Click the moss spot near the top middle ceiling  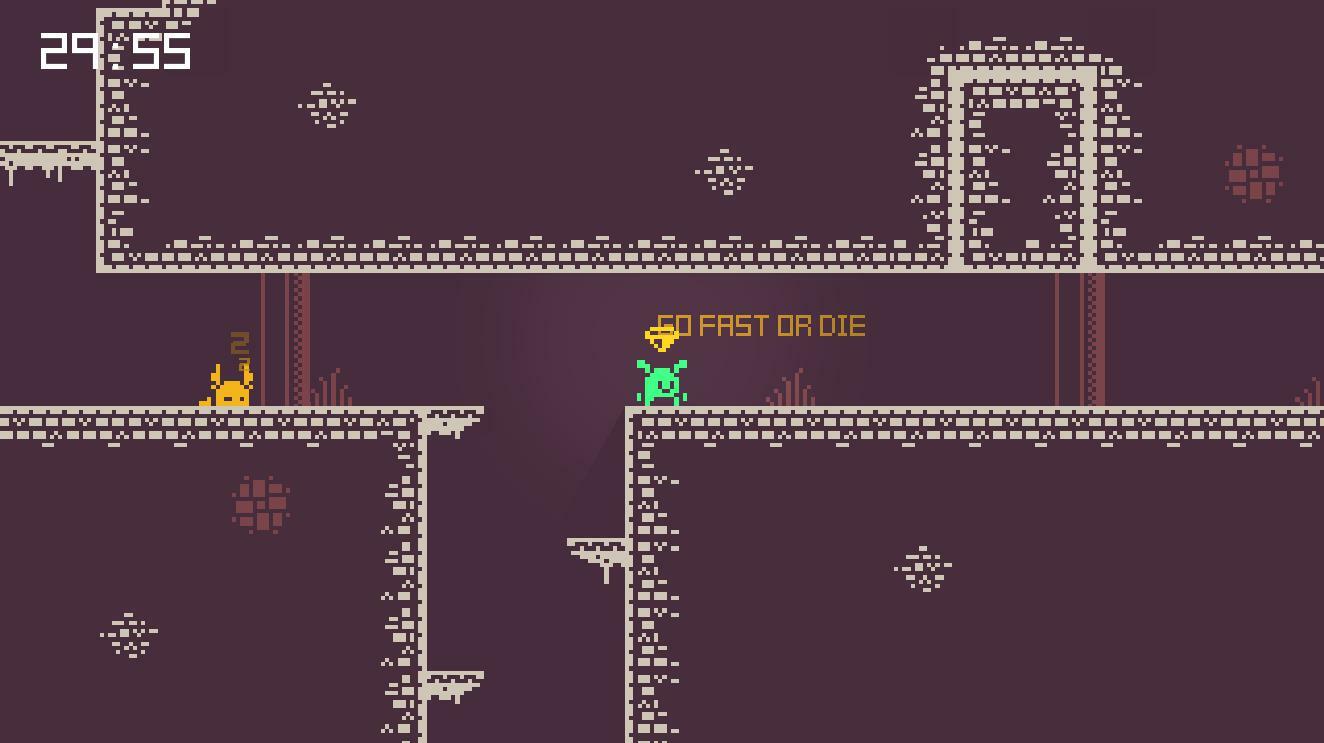coord(722,172)
